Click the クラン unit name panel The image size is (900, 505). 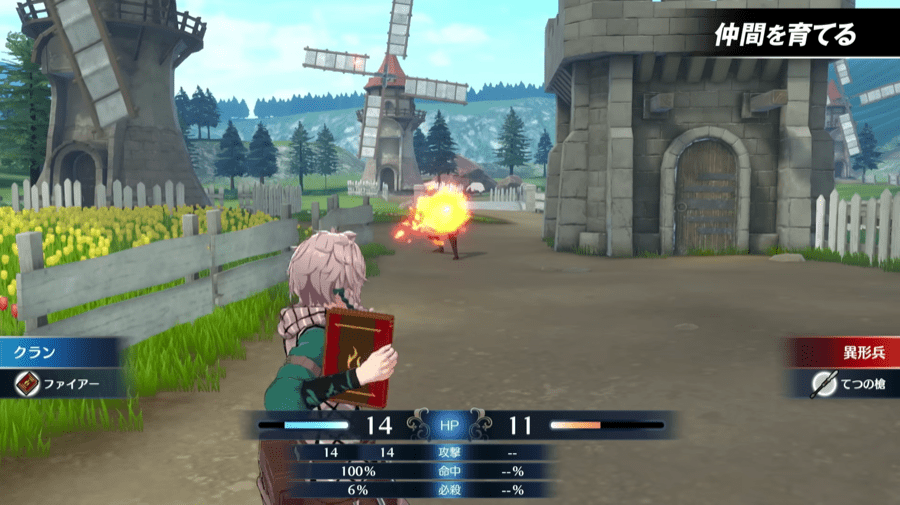[60, 353]
